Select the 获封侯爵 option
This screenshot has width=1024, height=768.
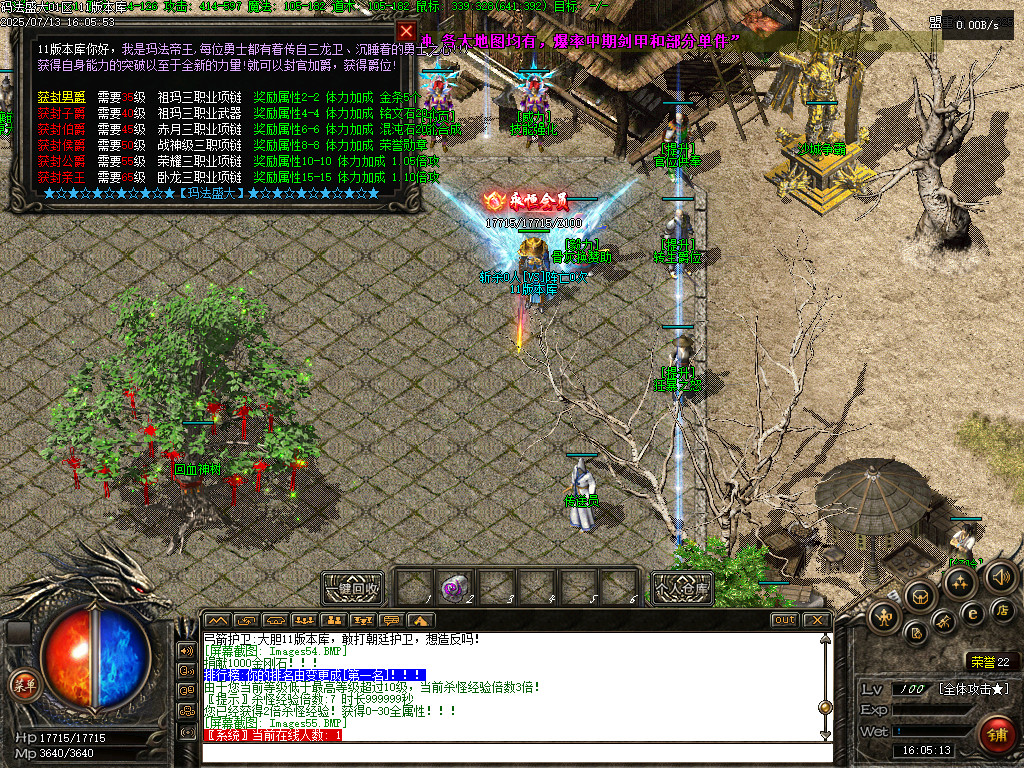(x=62, y=146)
